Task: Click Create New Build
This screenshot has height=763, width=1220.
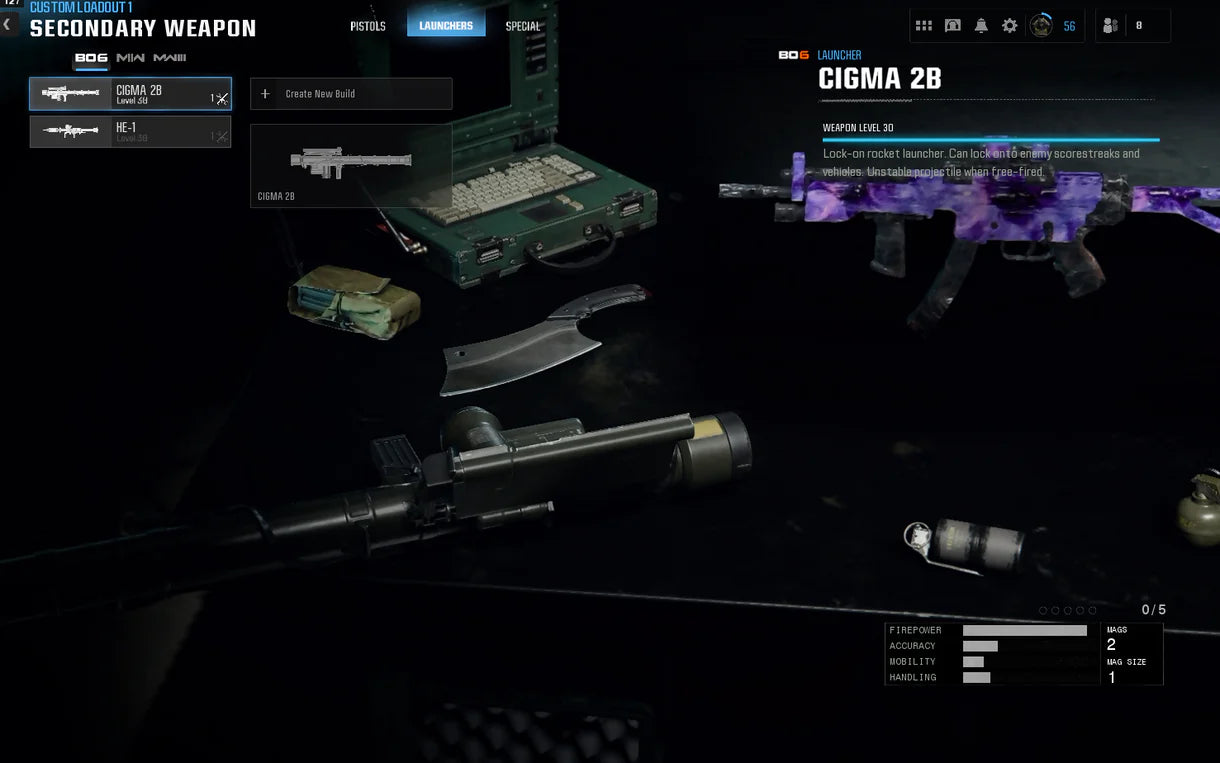Action: pyautogui.click(x=350, y=94)
